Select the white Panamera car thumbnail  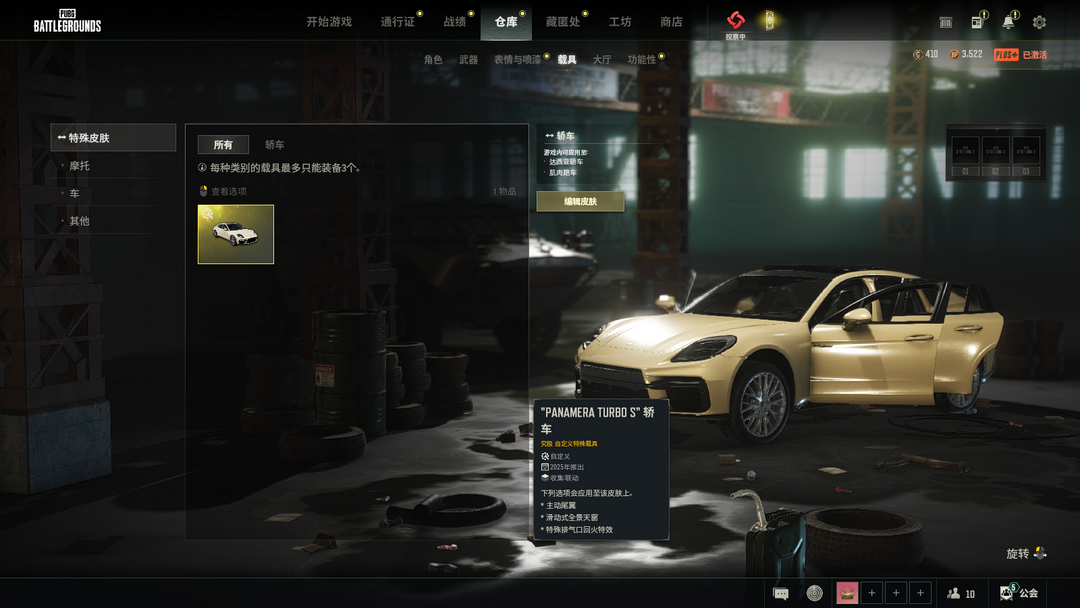[x=236, y=235]
